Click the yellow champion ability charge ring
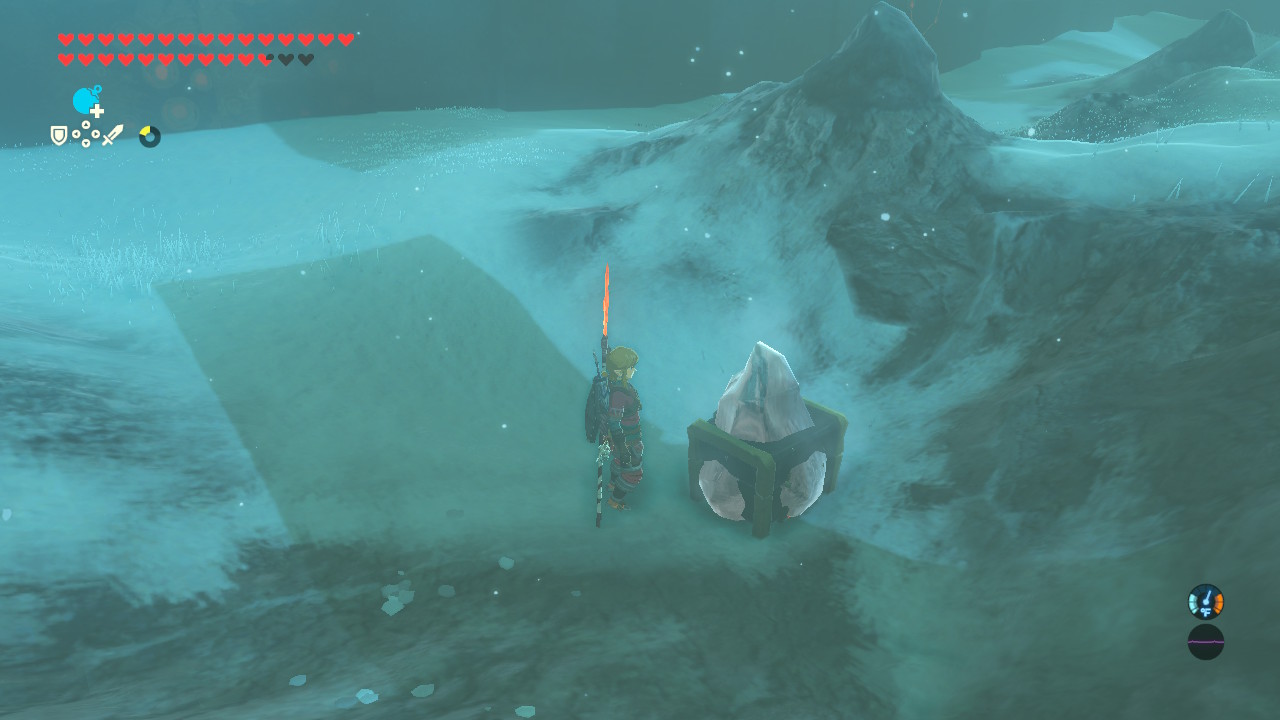This screenshot has width=1280, height=720. click(x=147, y=135)
